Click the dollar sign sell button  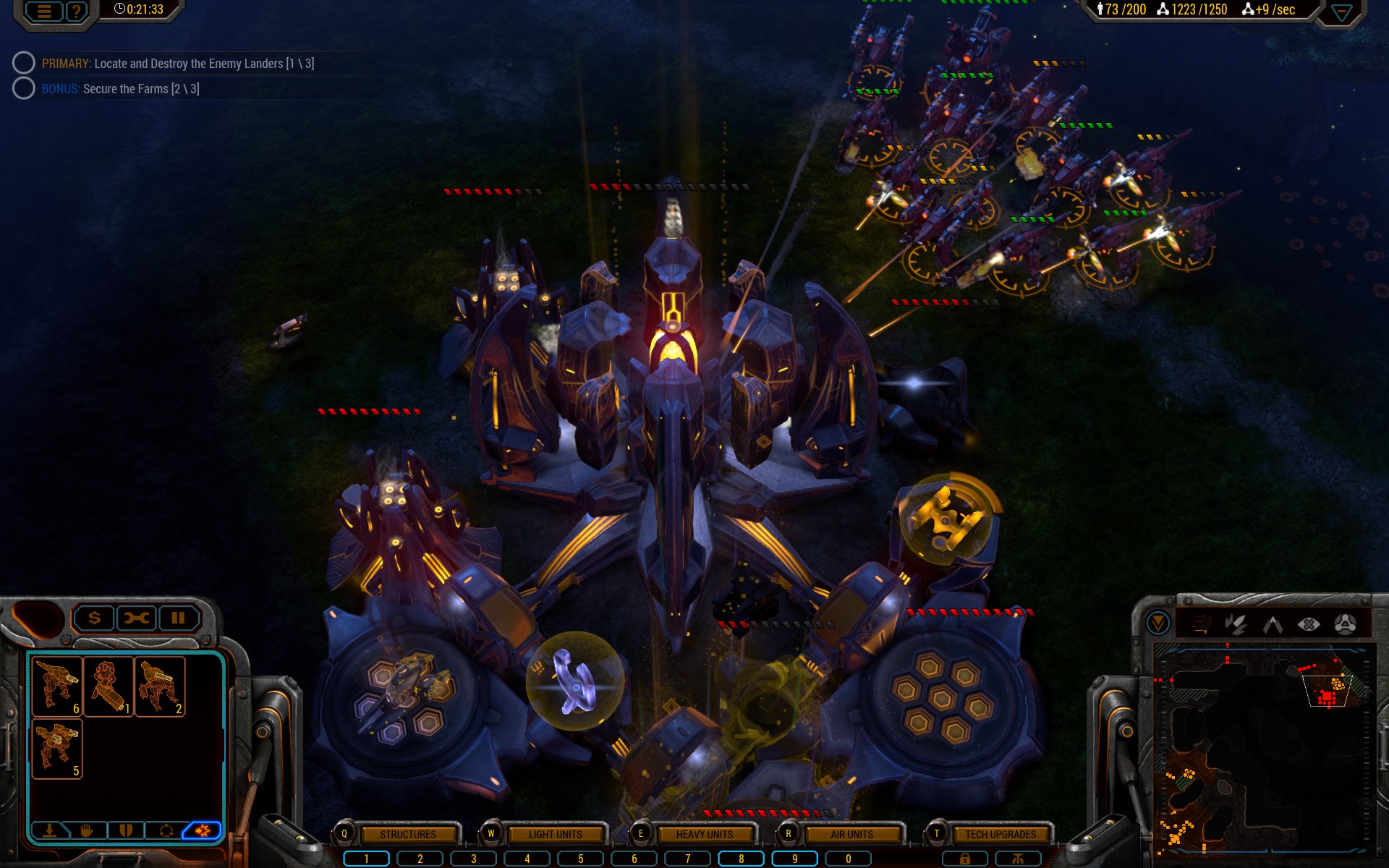tap(94, 618)
